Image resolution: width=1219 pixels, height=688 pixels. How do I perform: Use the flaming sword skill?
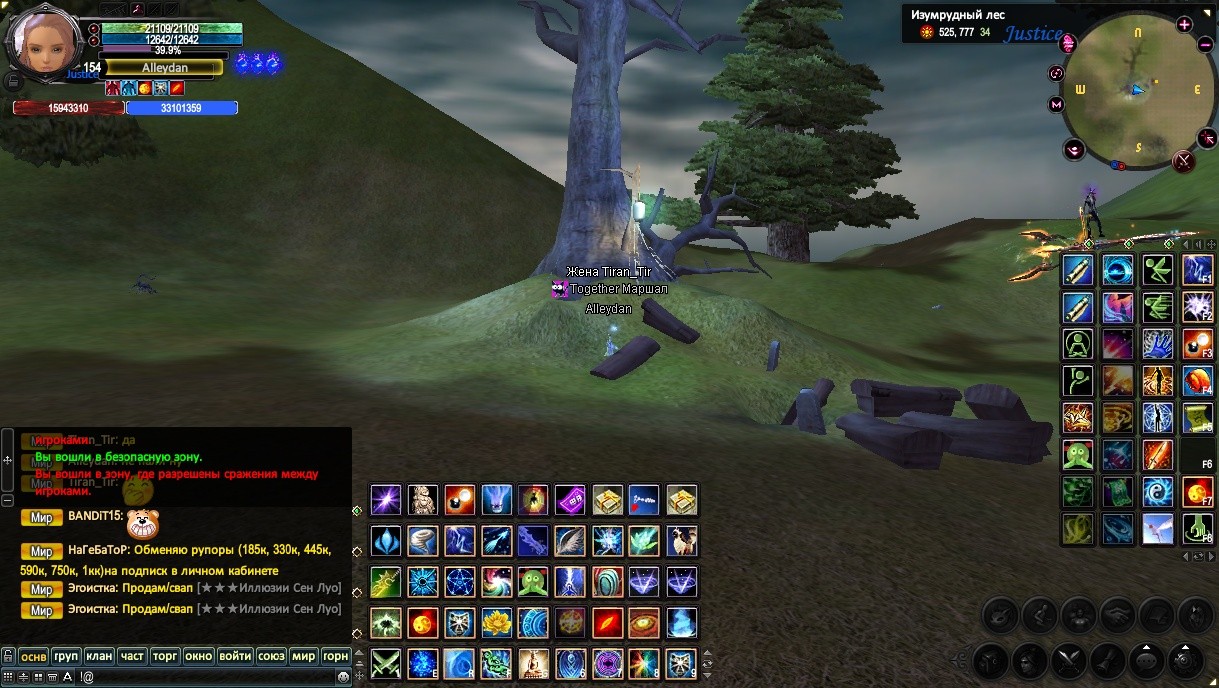[x=1158, y=455]
